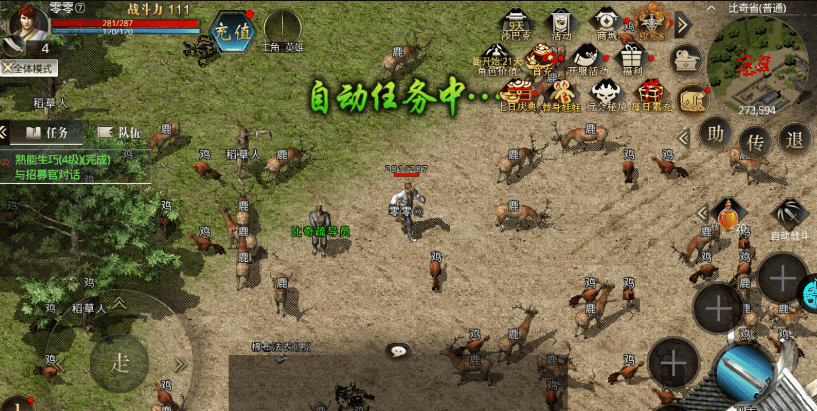Switch to the 任务 quest tab

[47, 132]
